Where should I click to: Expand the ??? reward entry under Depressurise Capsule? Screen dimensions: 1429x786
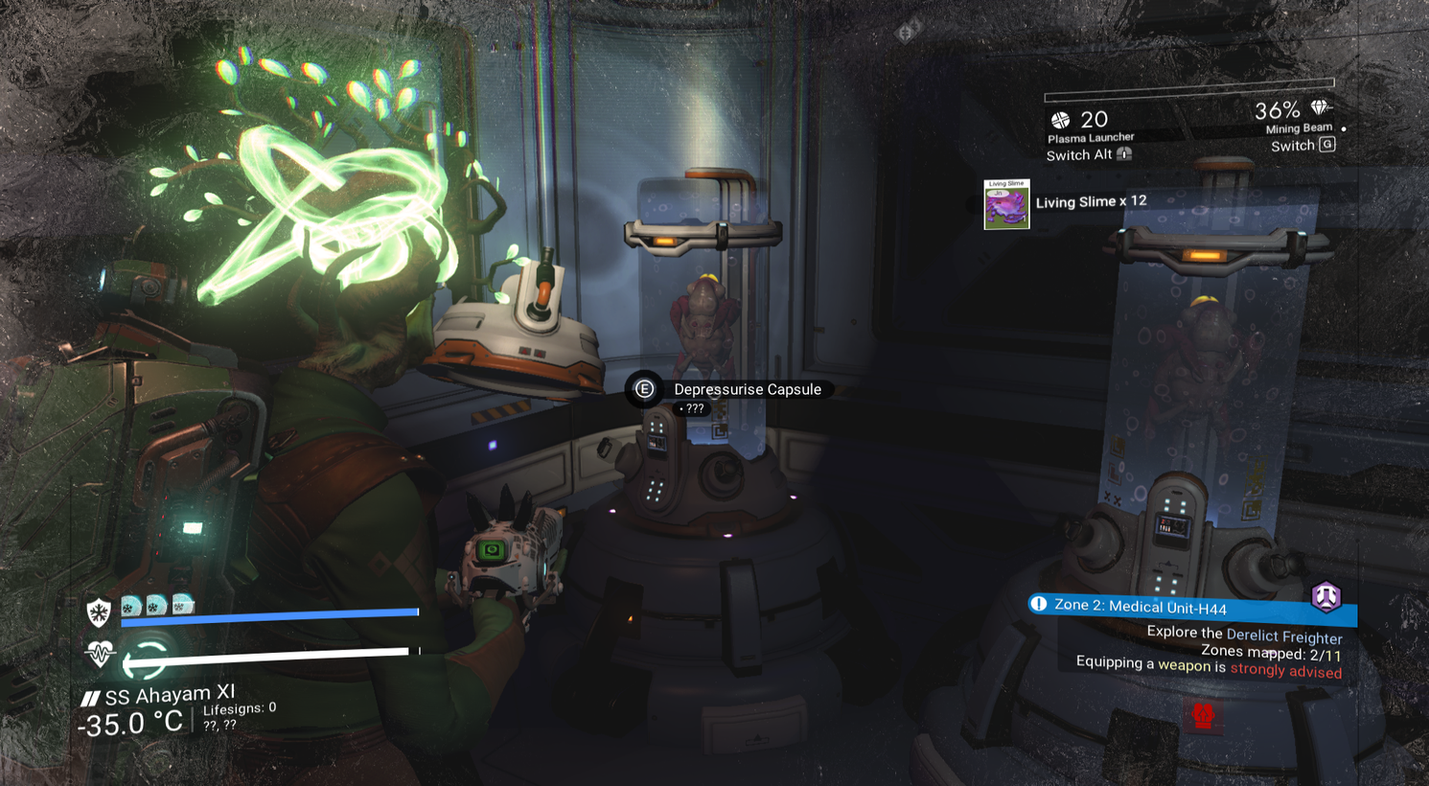tap(692, 408)
